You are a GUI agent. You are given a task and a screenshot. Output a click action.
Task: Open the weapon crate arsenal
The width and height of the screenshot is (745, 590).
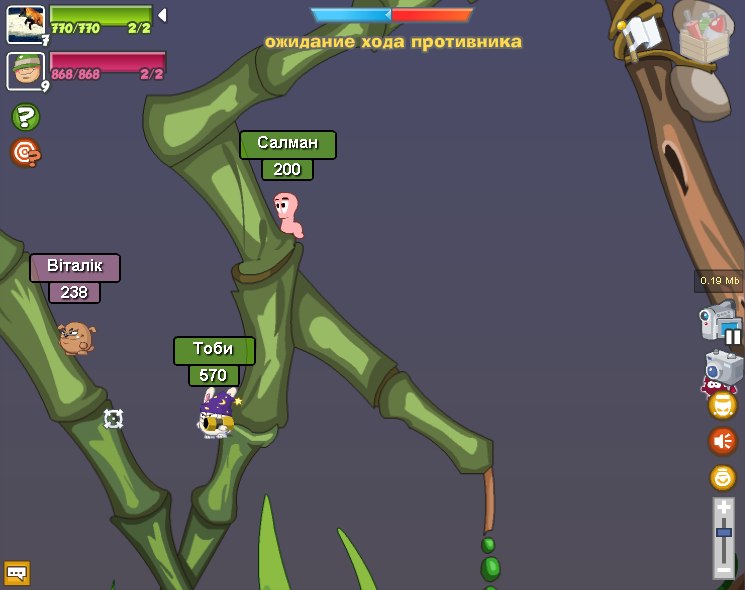tap(704, 33)
